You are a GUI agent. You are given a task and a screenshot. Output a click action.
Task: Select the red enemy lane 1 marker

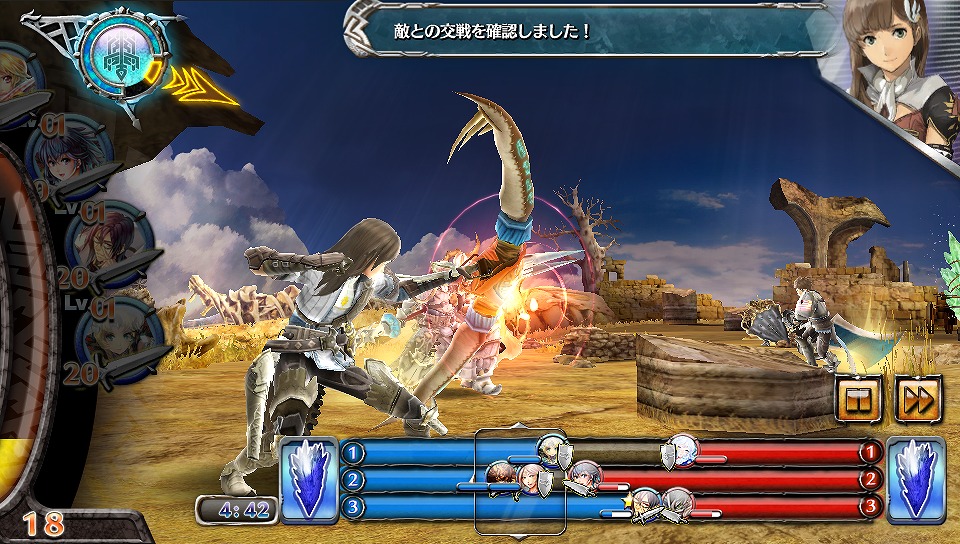click(x=870, y=453)
